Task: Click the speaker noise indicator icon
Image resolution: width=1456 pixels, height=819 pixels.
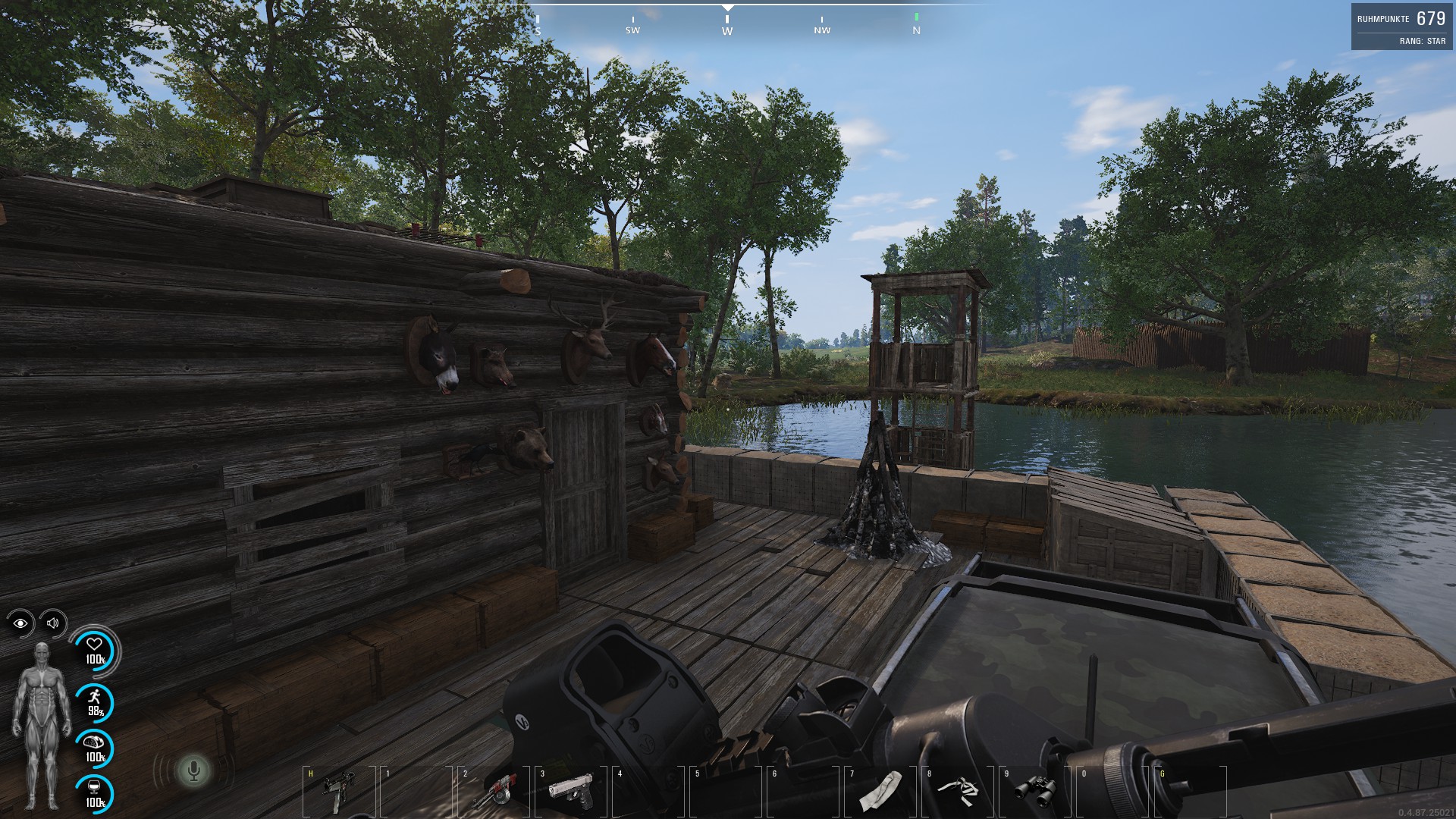Action: click(x=53, y=623)
